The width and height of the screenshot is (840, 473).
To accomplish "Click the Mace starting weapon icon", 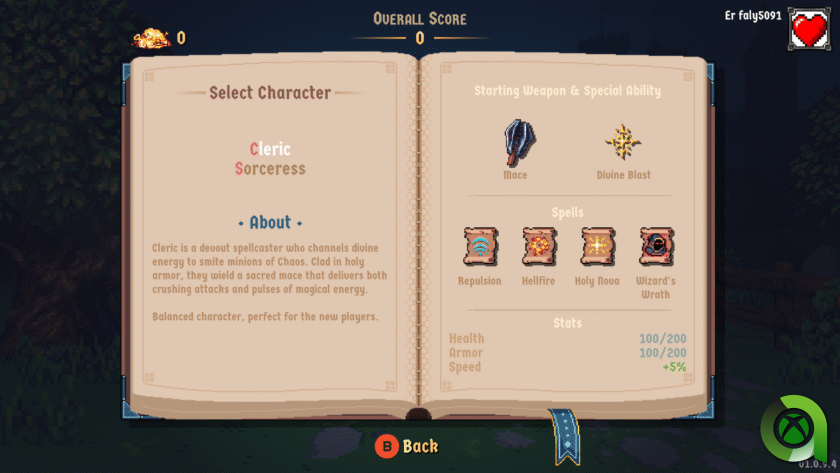I will (515, 142).
